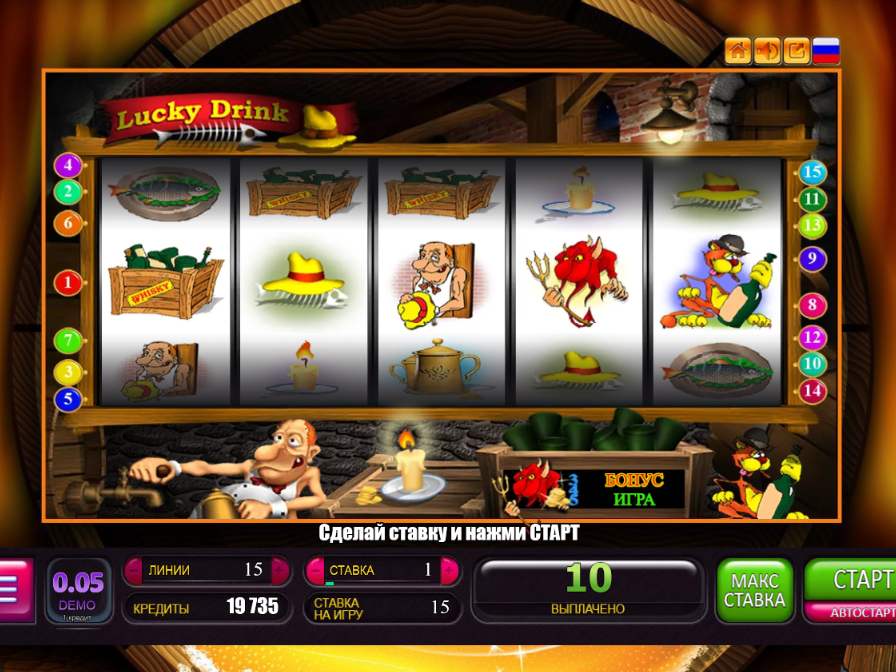Open the game in fullscreen
896x672 pixels.
pyautogui.click(x=796, y=50)
